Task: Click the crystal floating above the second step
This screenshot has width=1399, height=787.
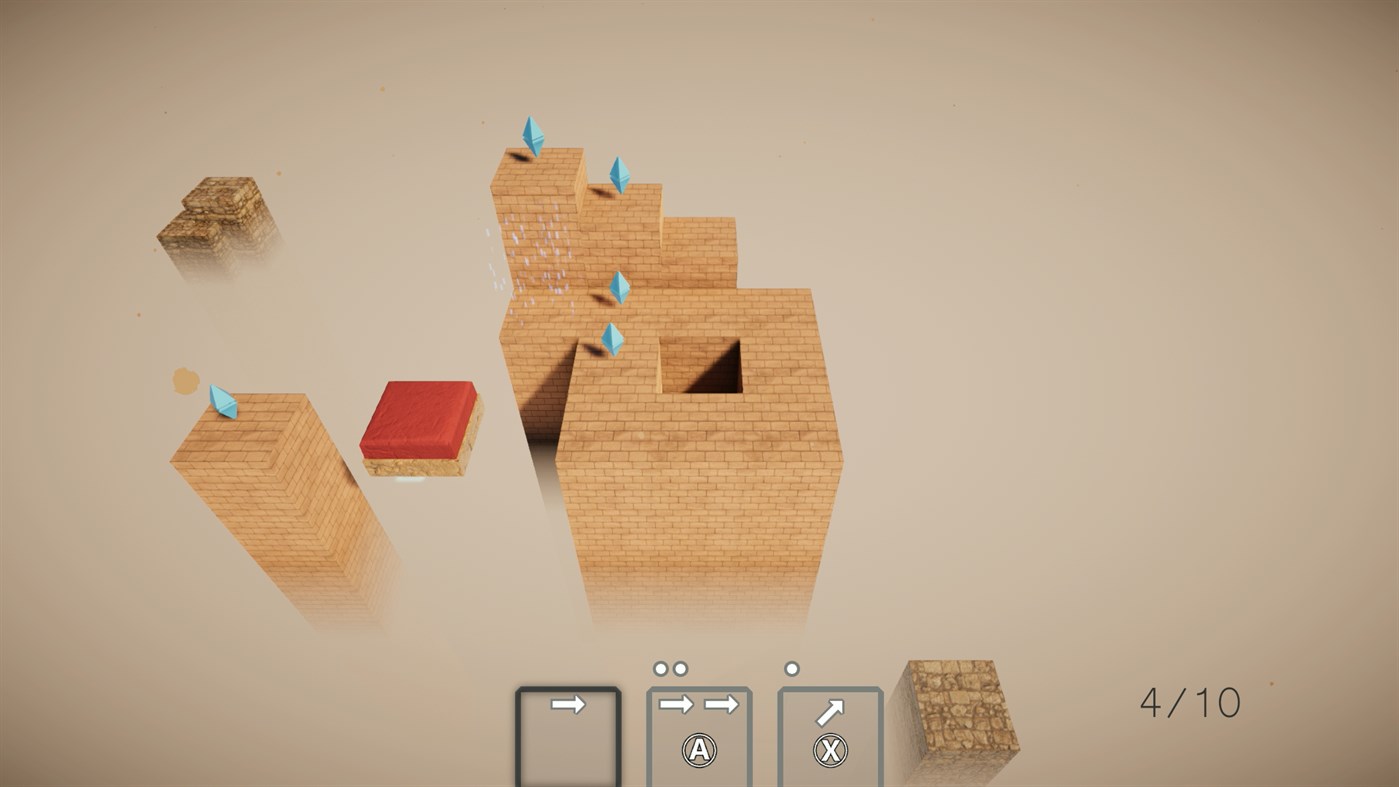Action: coord(619,176)
